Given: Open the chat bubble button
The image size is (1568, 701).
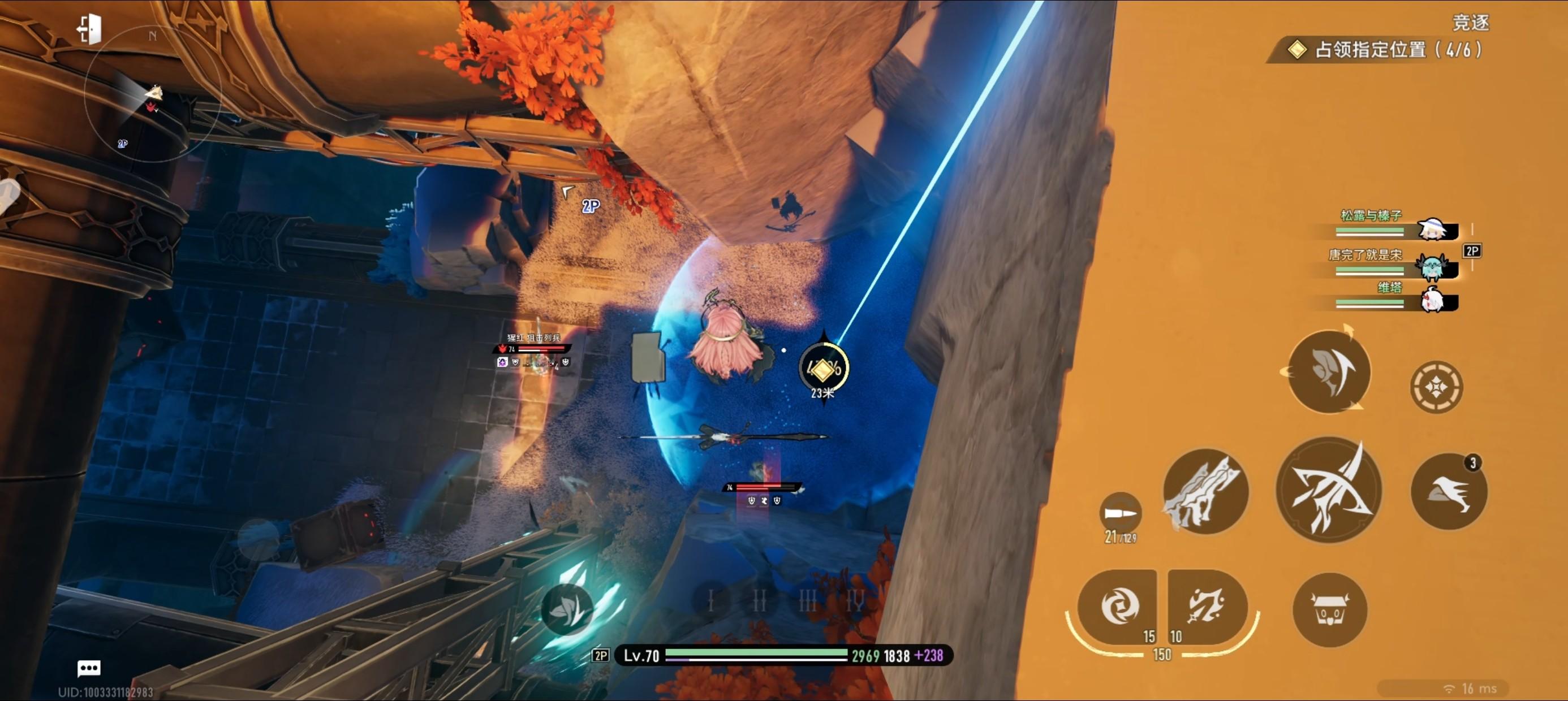Looking at the screenshot, I should coord(89,668).
